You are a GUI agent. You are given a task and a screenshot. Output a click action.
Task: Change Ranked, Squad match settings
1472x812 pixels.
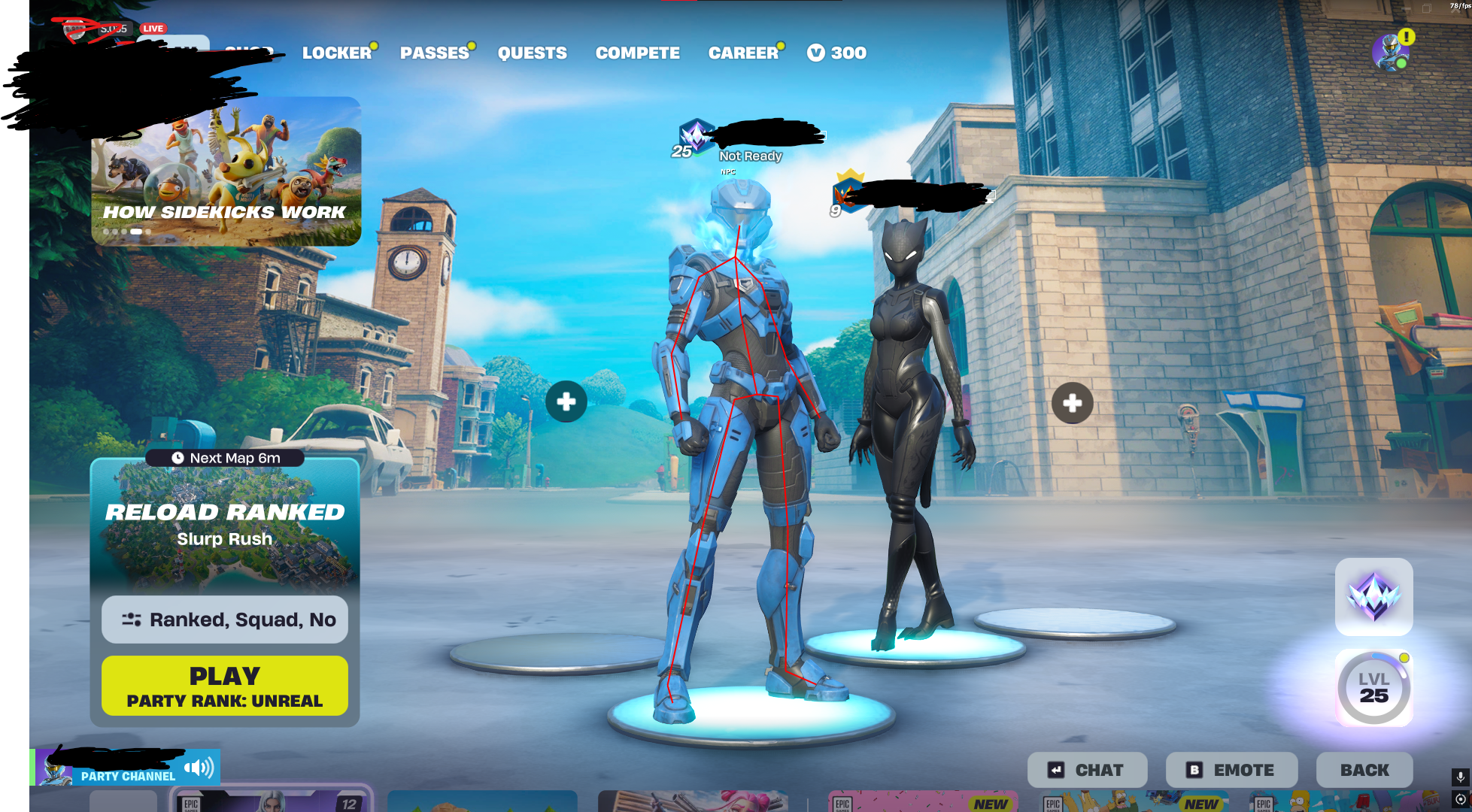pos(225,620)
